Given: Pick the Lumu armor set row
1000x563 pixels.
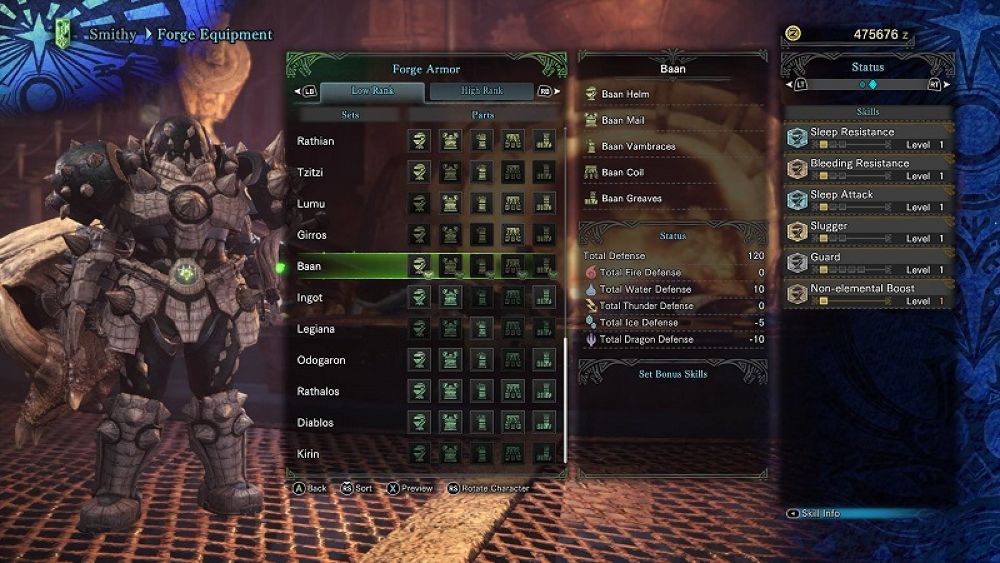Looking at the screenshot, I should 311,204.
